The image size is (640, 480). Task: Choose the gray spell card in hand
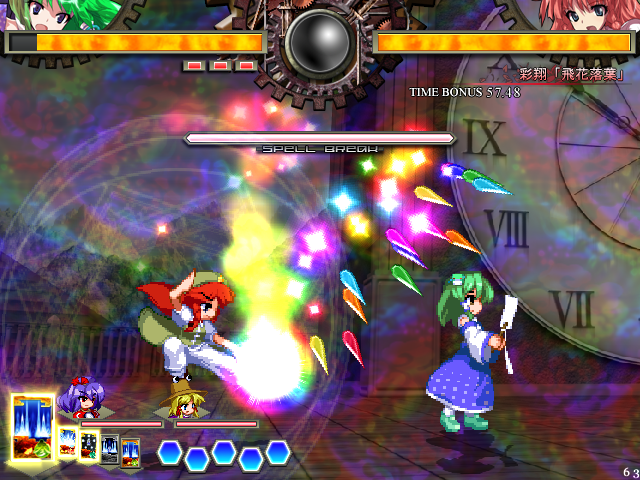110,449
